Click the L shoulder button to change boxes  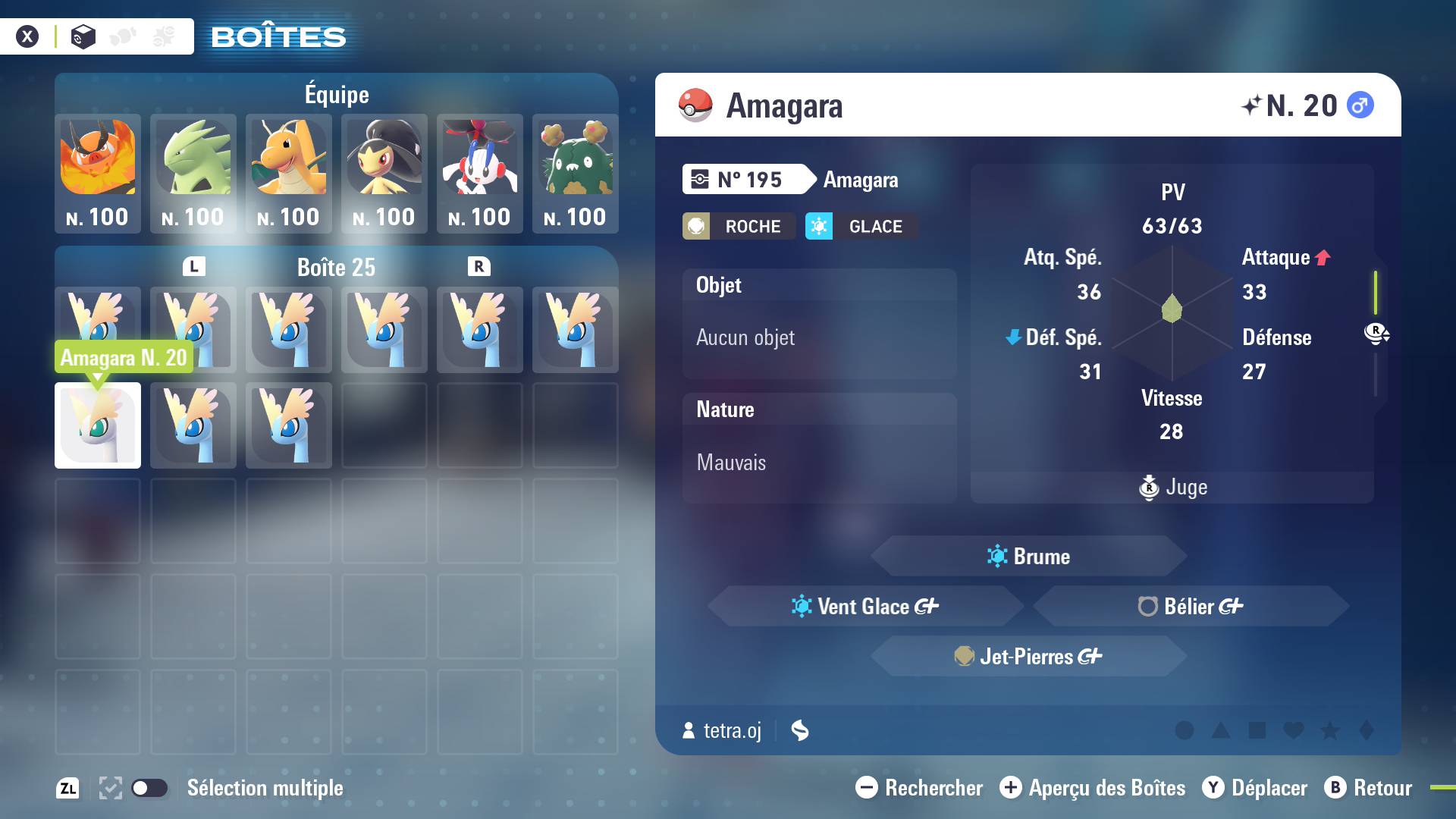tap(194, 266)
